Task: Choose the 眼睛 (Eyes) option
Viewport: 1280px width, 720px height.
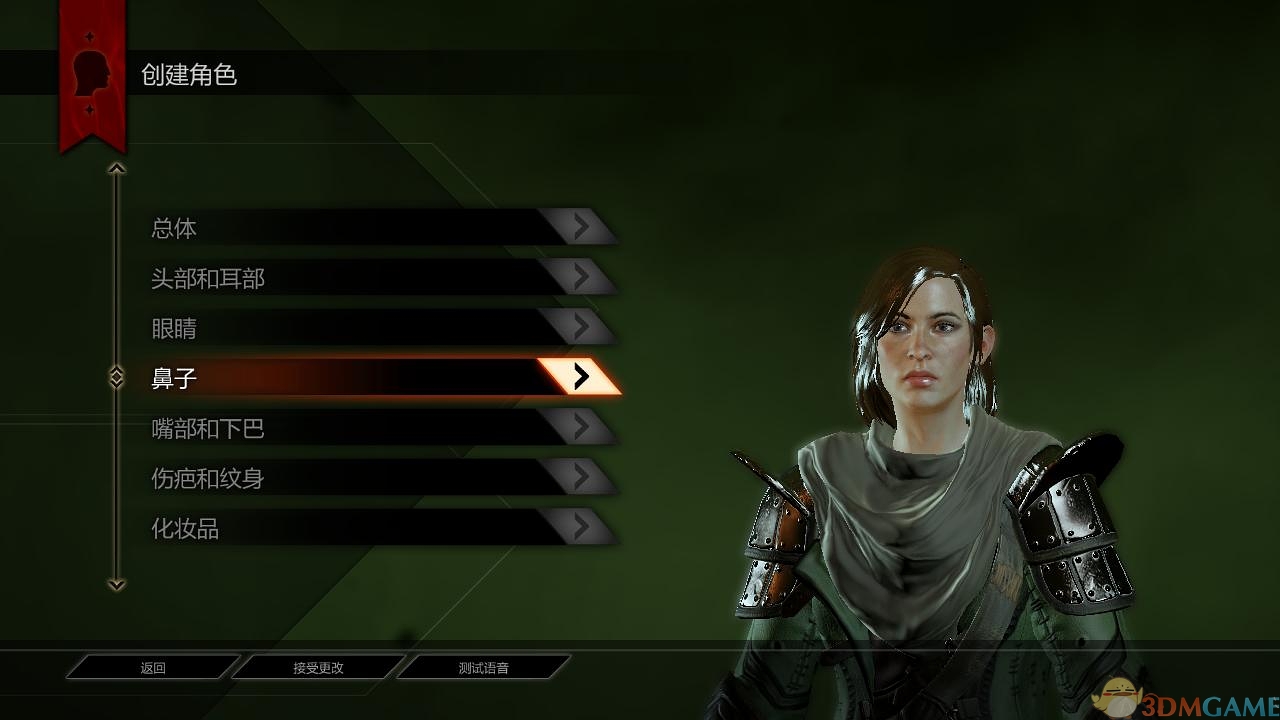Action: coord(380,328)
